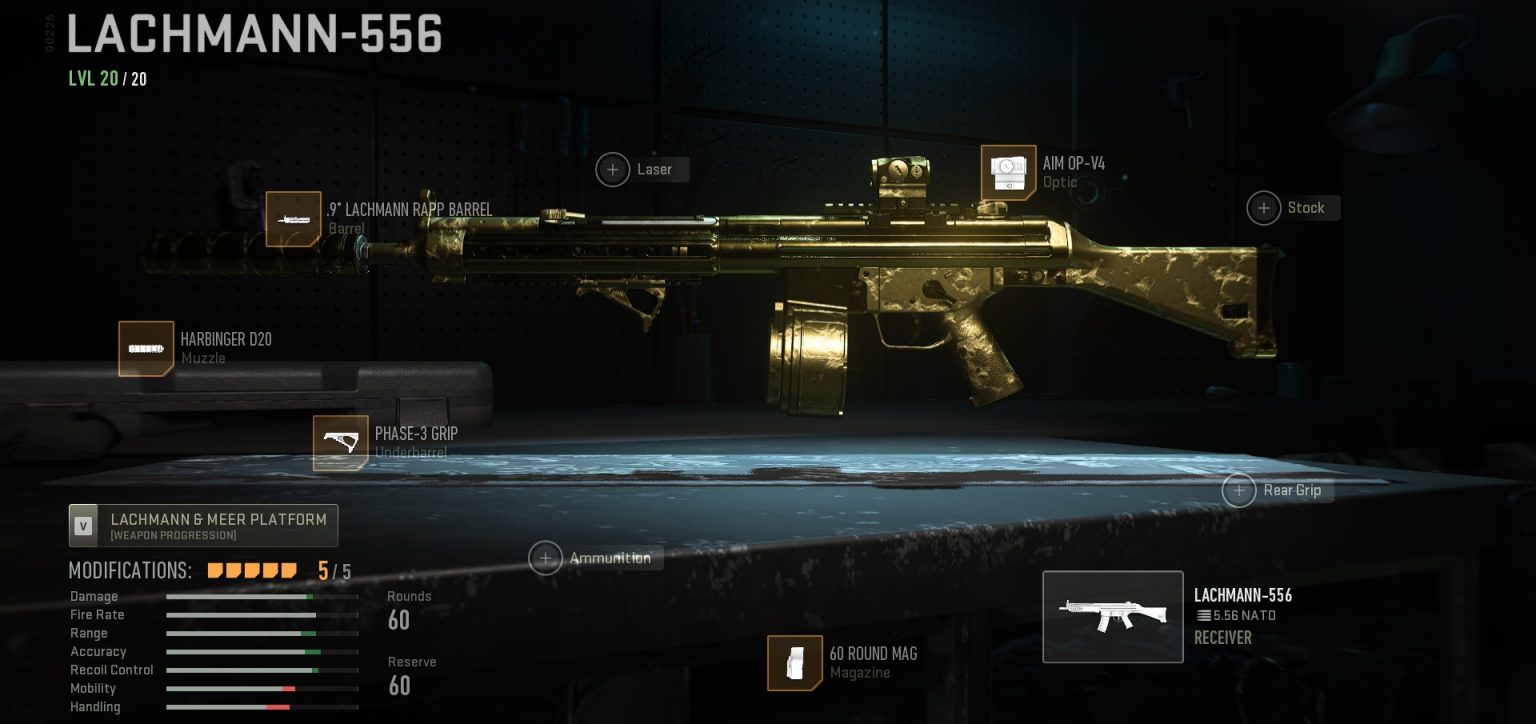Click the Handling stat bar
1536x724 pixels.
[x=262, y=707]
